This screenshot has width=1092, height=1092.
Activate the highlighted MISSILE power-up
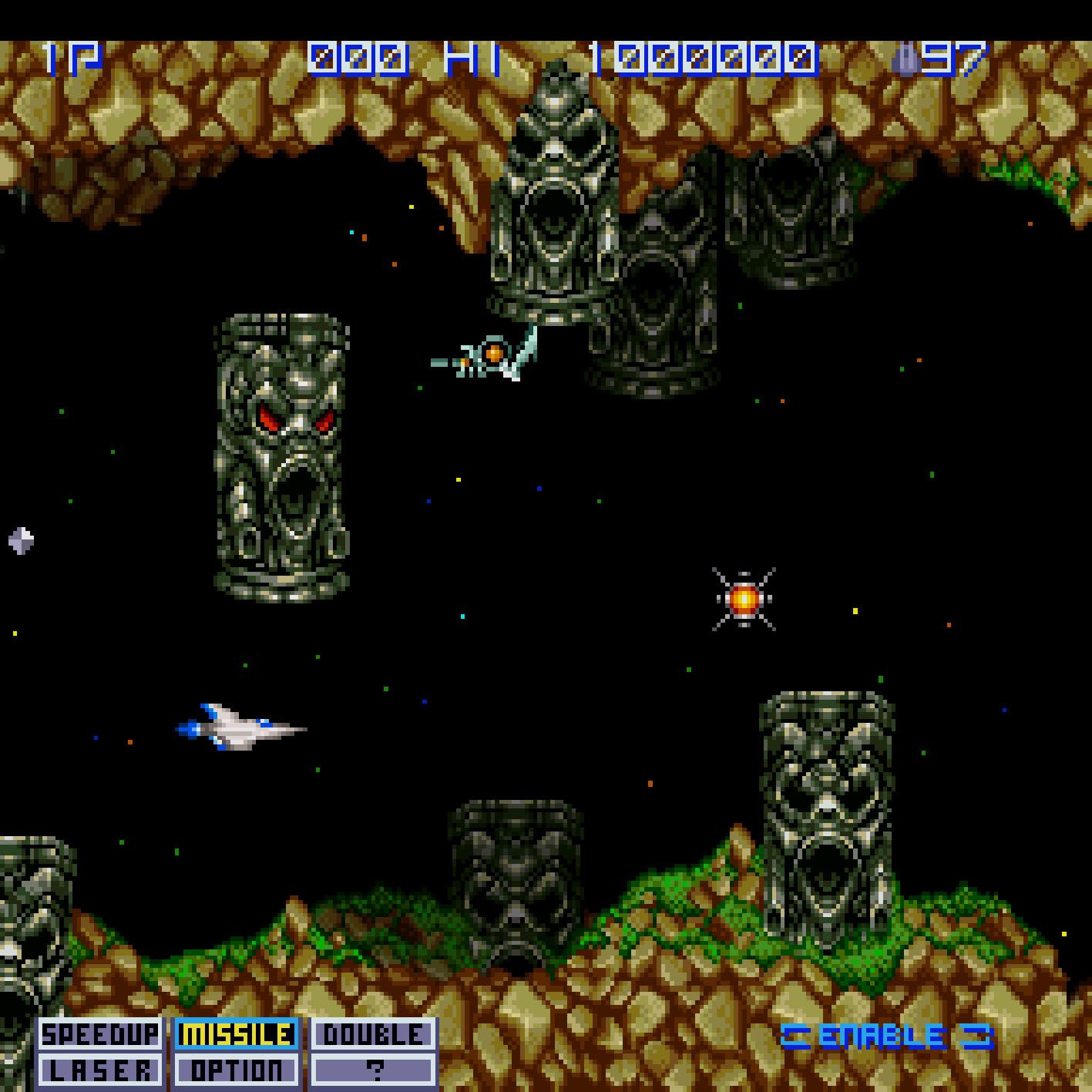pos(237,1034)
